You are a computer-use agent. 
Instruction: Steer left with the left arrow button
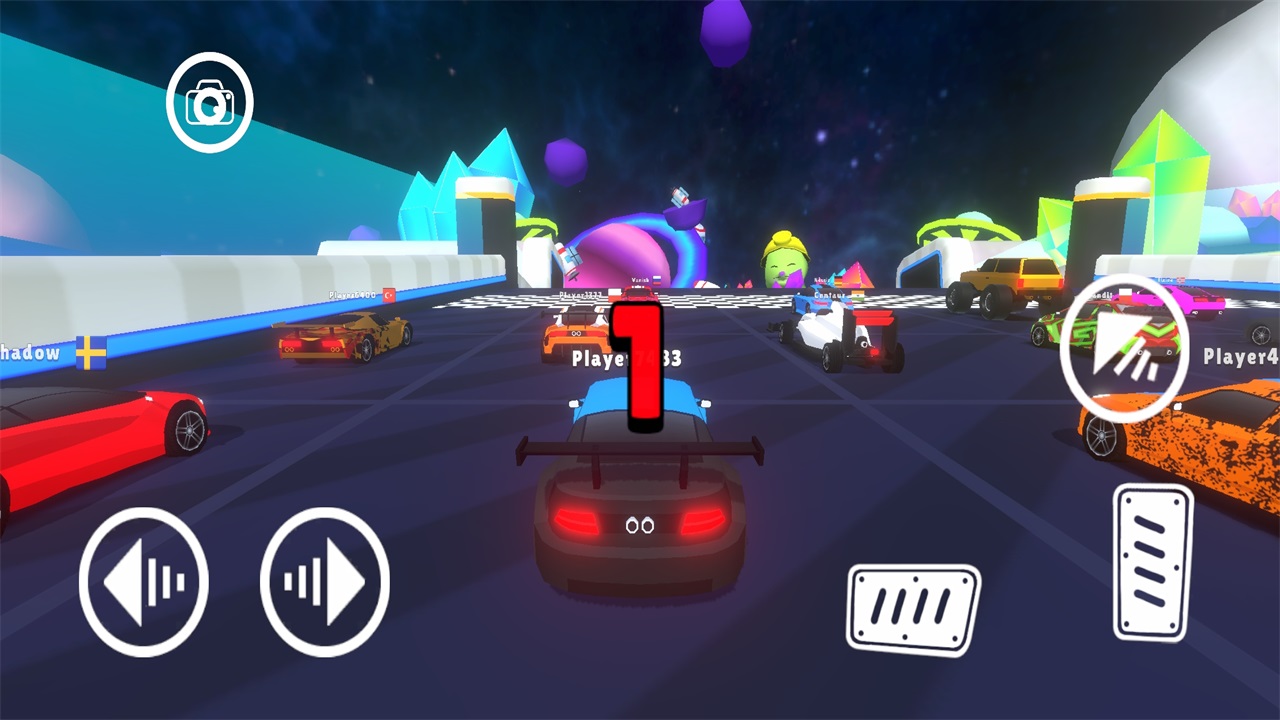(x=143, y=581)
